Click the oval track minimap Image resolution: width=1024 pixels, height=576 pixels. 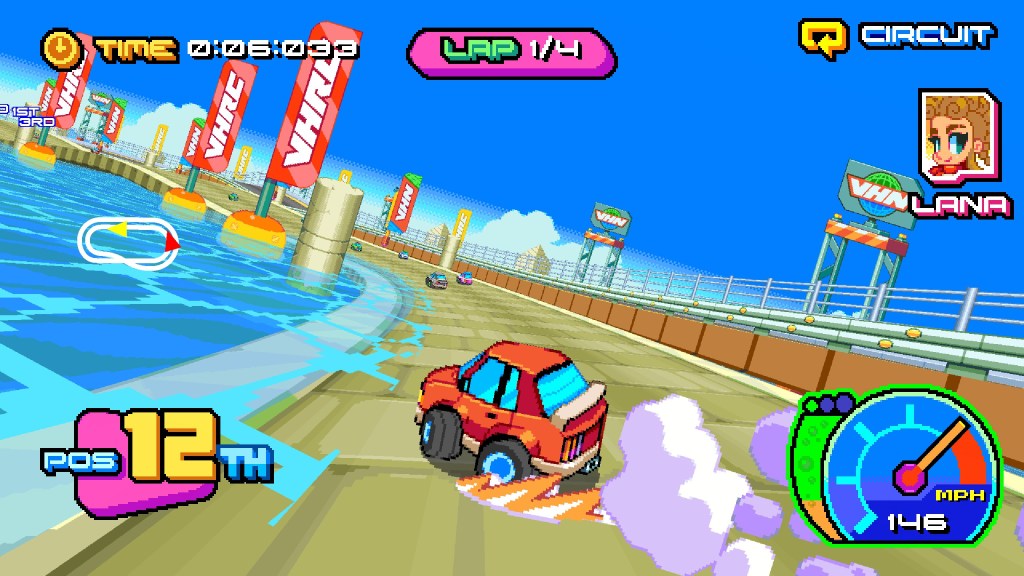[x=129, y=239]
